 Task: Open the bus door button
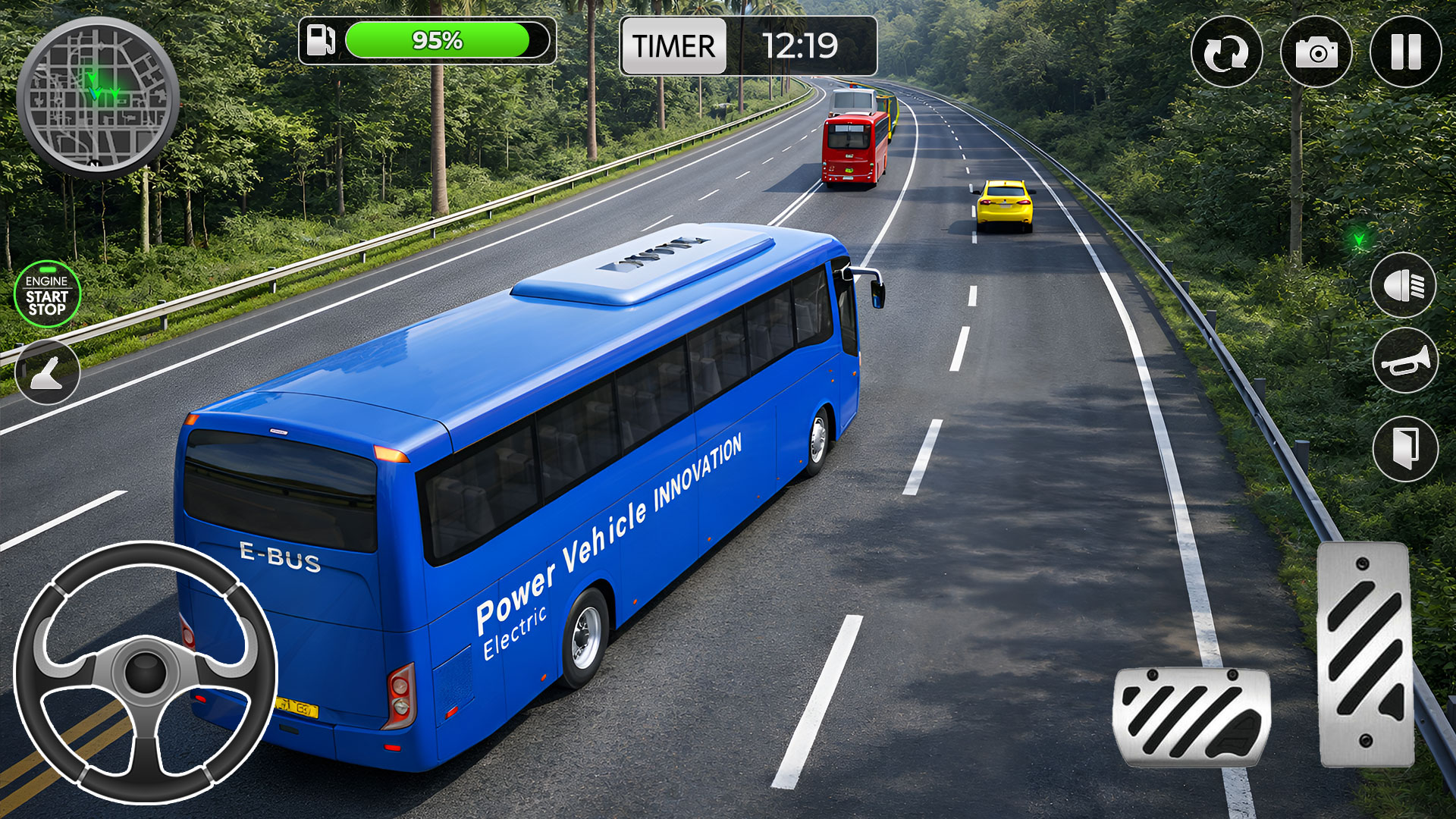click(x=1405, y=449)
